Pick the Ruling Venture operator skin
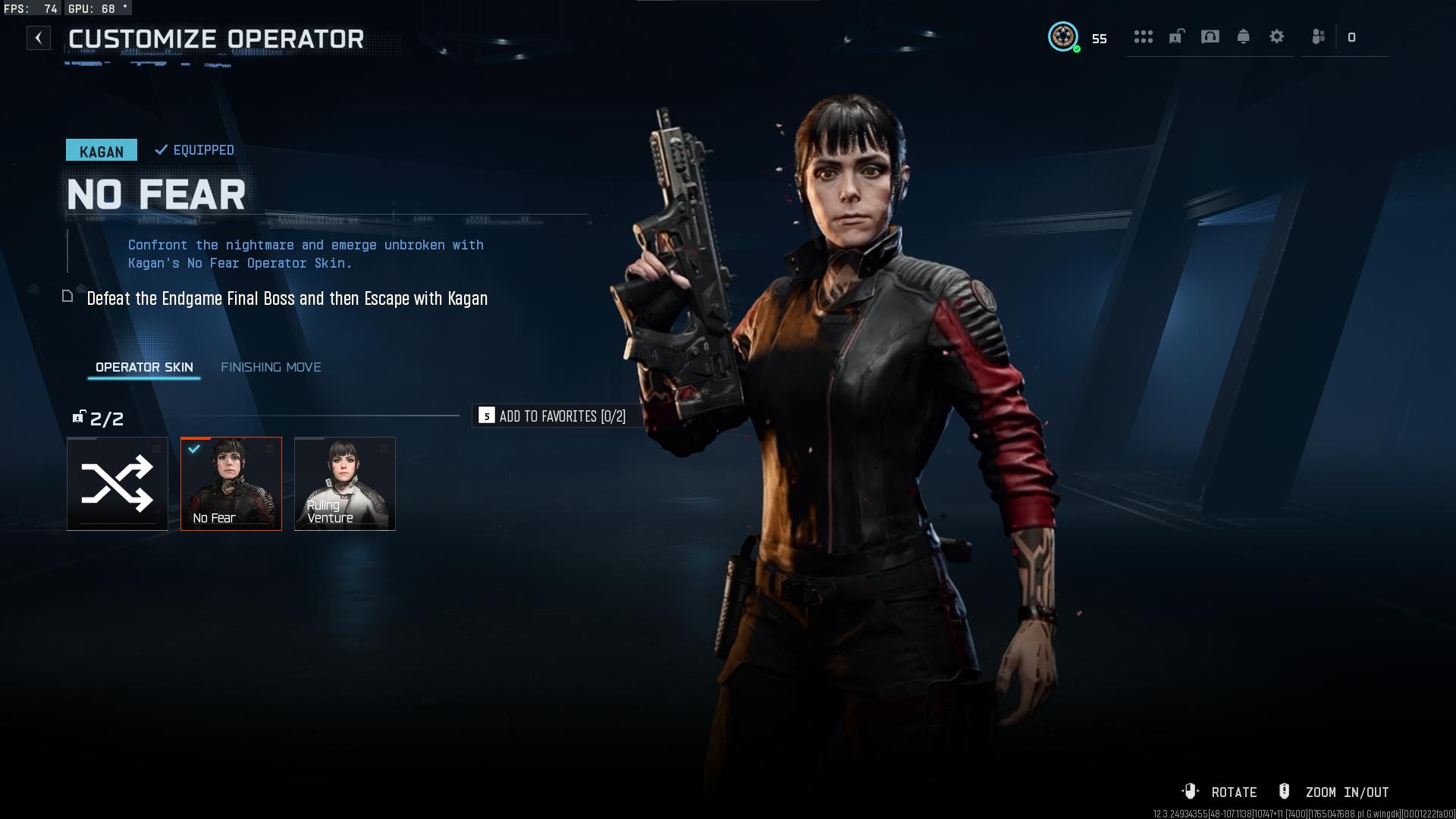The image size is (1456, 819). [345, 484]
